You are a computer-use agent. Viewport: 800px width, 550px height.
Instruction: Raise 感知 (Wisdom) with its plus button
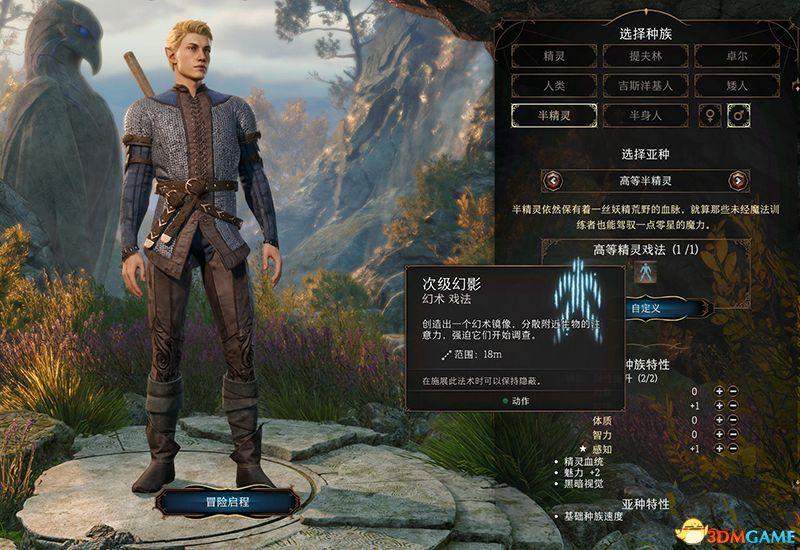click(x=719, y=450)
